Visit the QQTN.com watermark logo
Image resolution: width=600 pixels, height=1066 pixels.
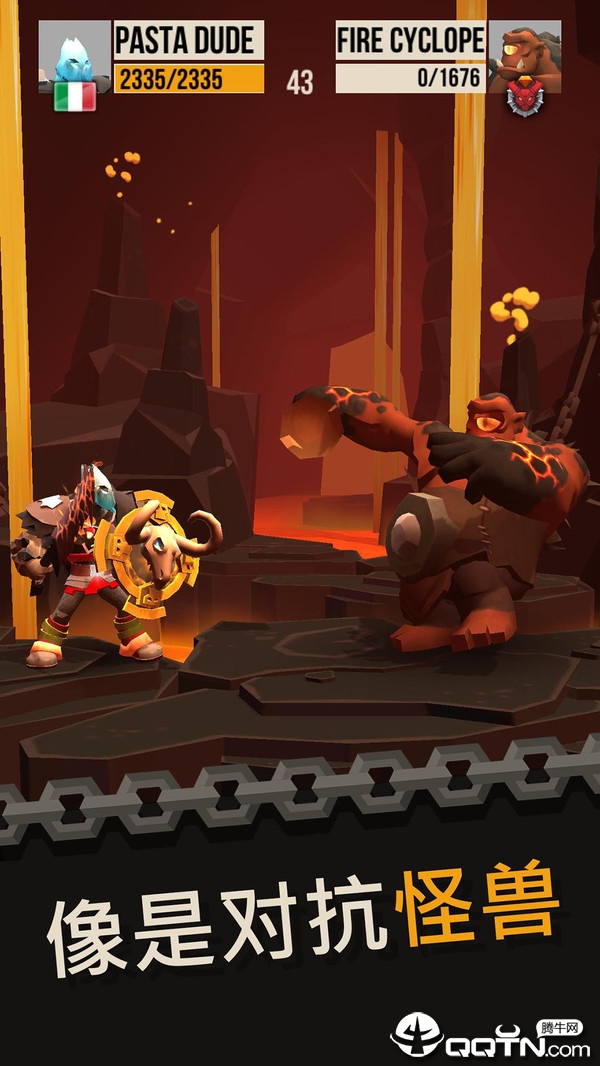tap(491, 1036)
